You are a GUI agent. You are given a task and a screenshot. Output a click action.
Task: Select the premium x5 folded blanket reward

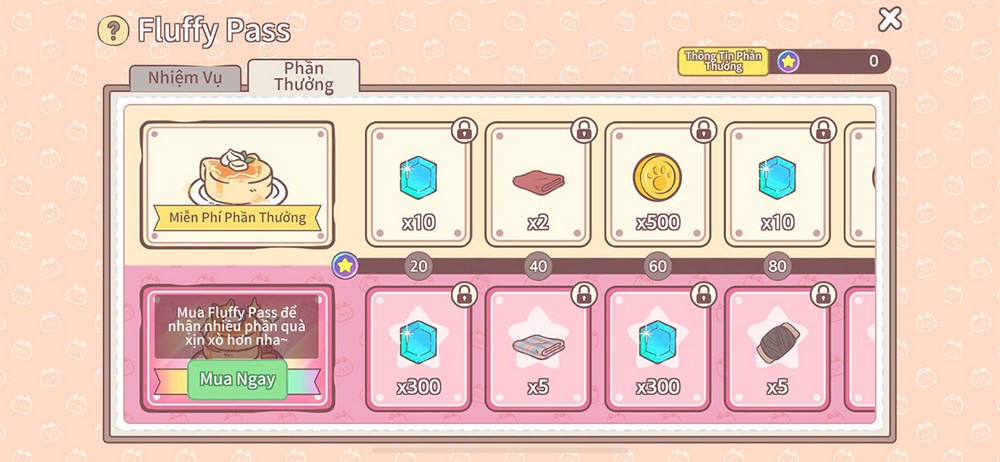click(x=537, y=349)
